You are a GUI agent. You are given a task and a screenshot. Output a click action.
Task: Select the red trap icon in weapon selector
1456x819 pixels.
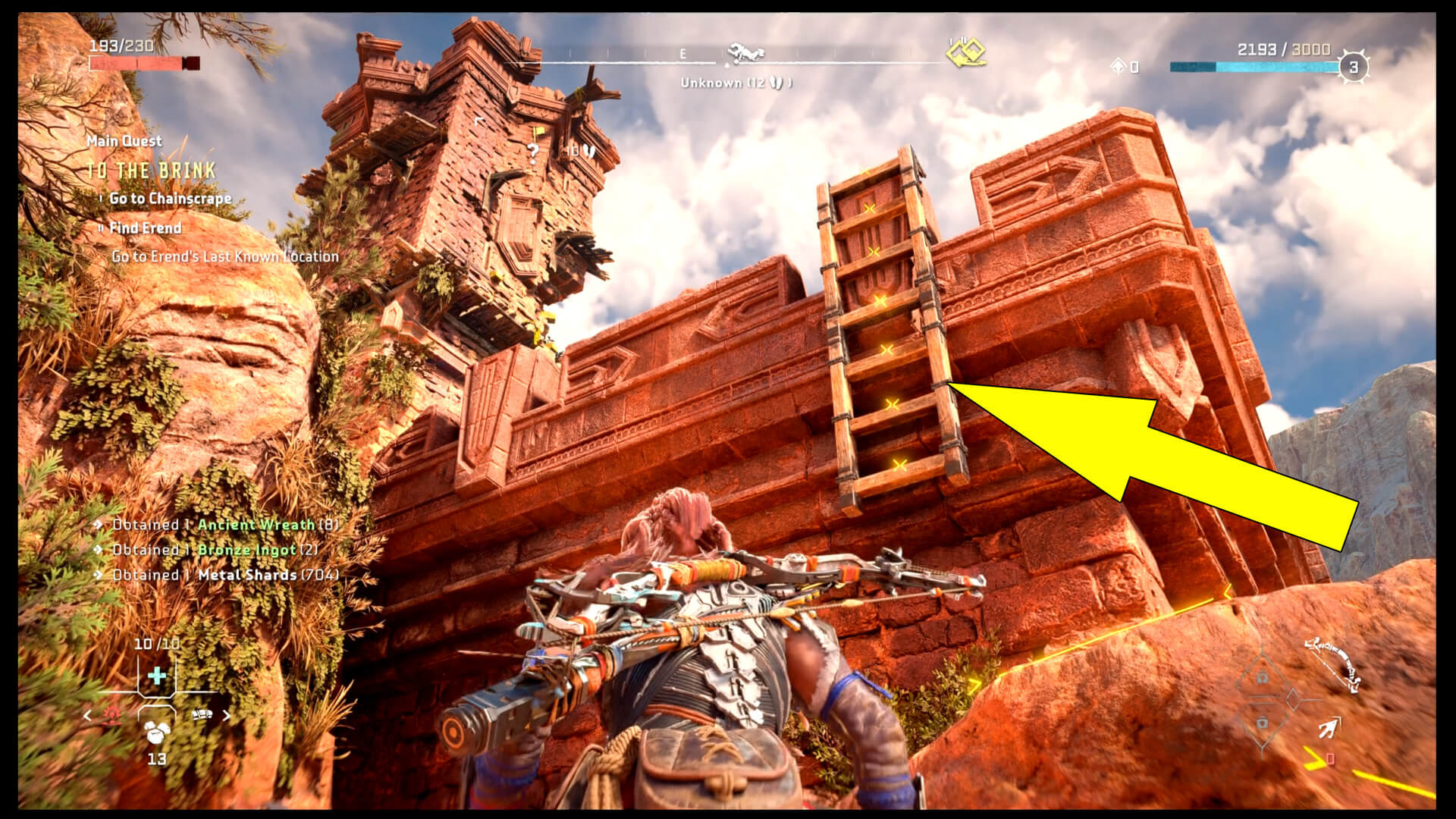(111, 714)
